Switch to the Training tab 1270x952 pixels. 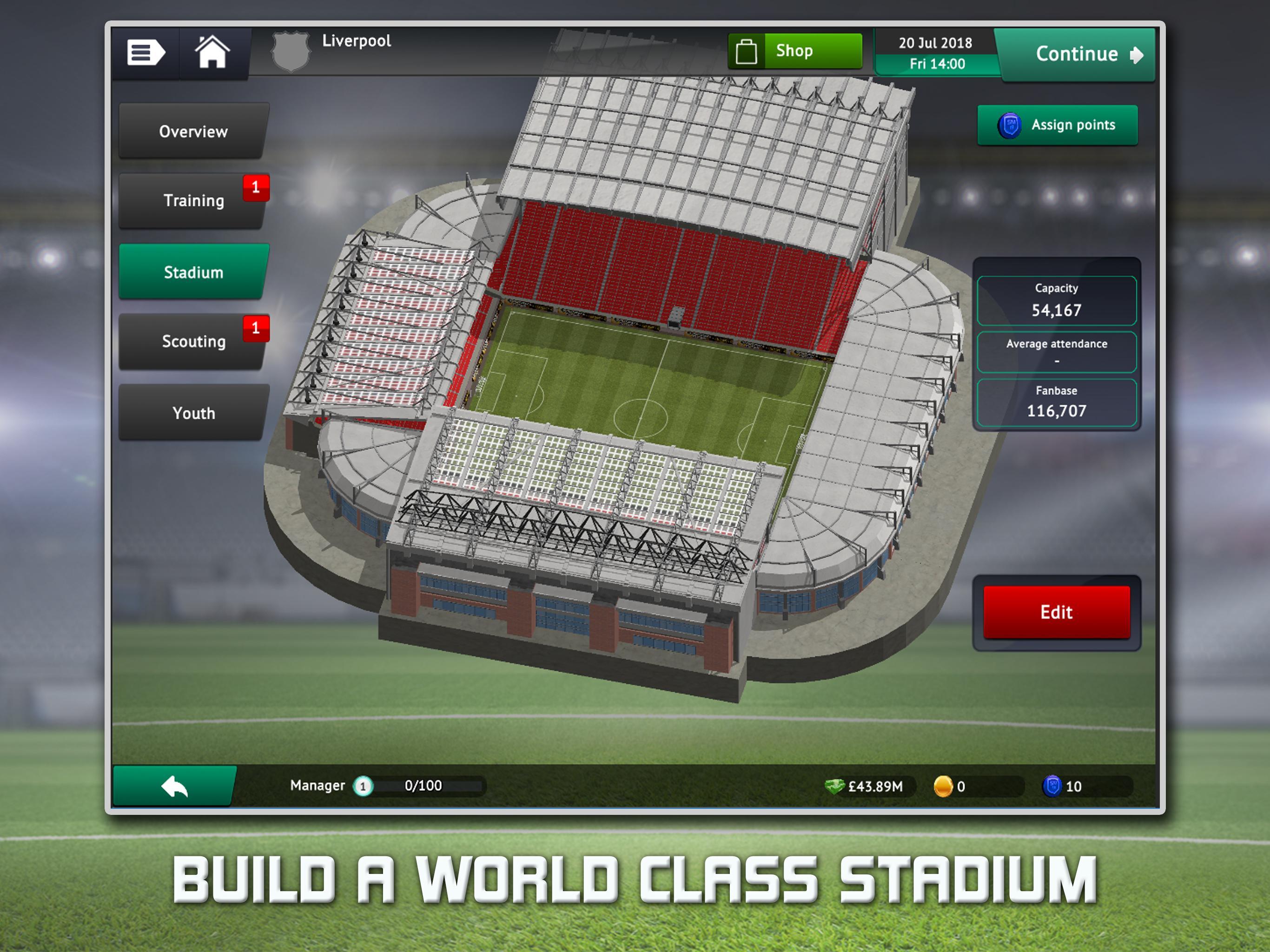pyautogui.click(x=192, y=201)
